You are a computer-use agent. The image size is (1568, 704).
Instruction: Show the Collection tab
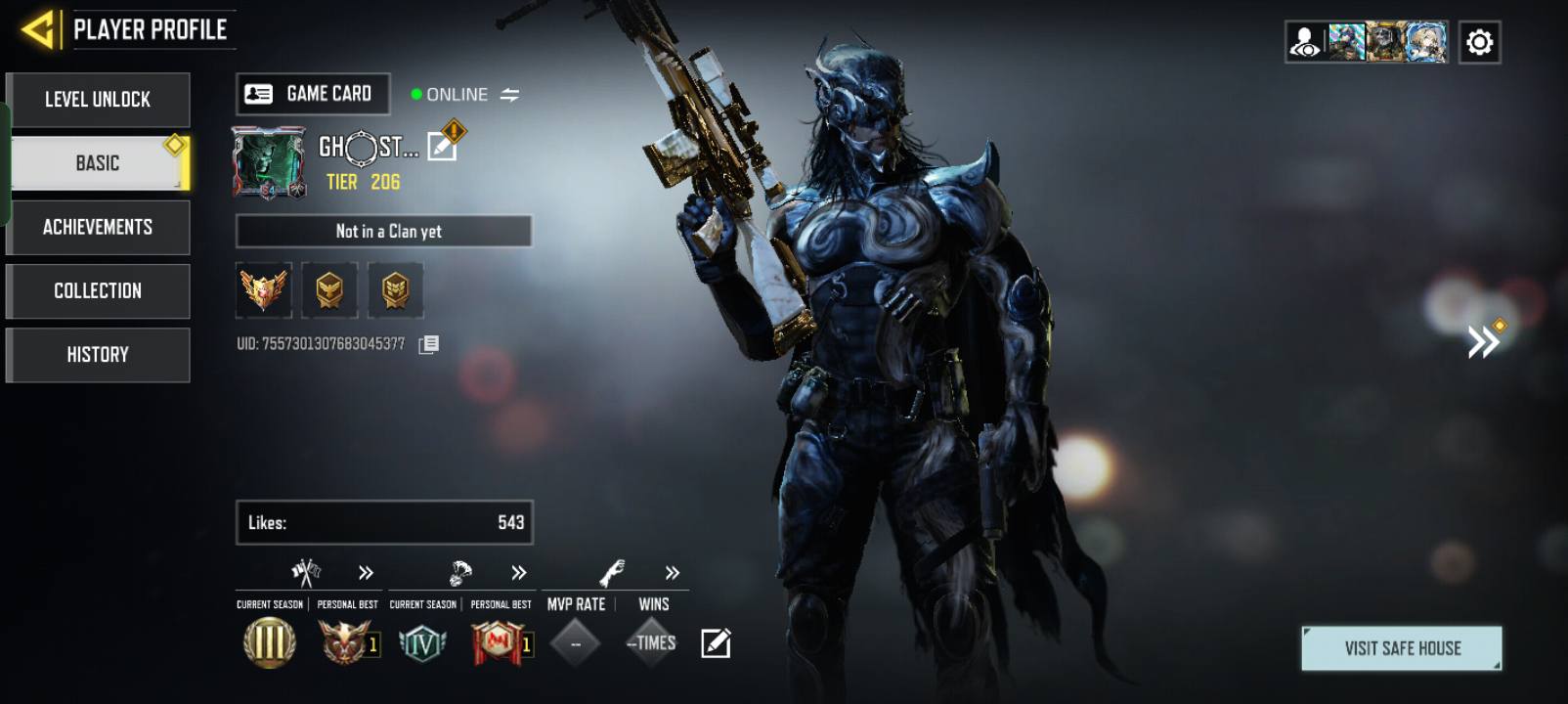click(98, 290)
